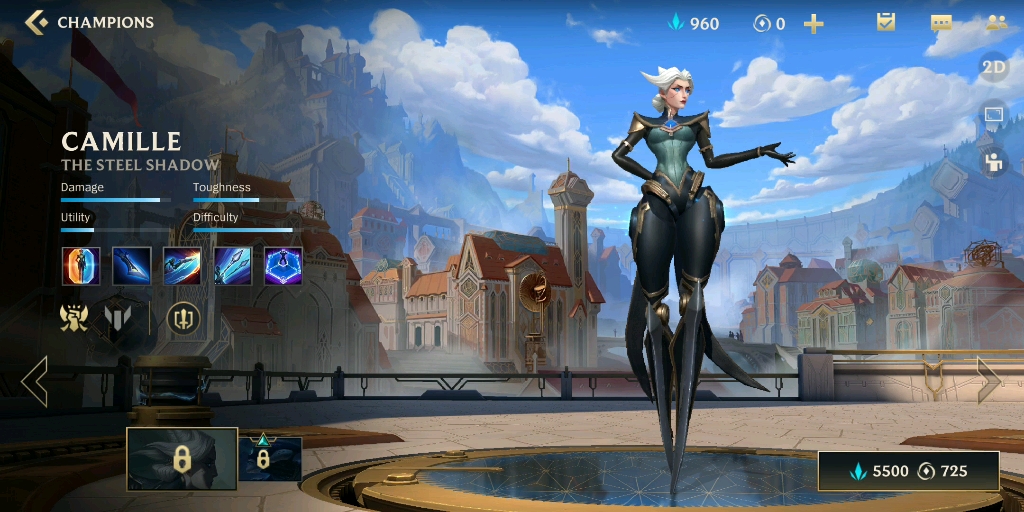Switch to the previous champion arrow

[x=34, y=381]
